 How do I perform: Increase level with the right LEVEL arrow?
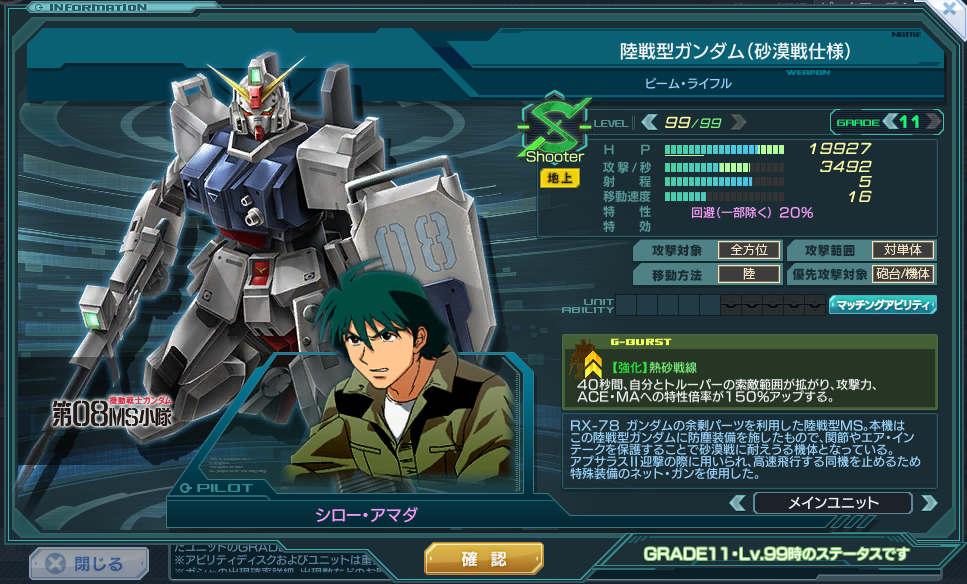[738, 122]
